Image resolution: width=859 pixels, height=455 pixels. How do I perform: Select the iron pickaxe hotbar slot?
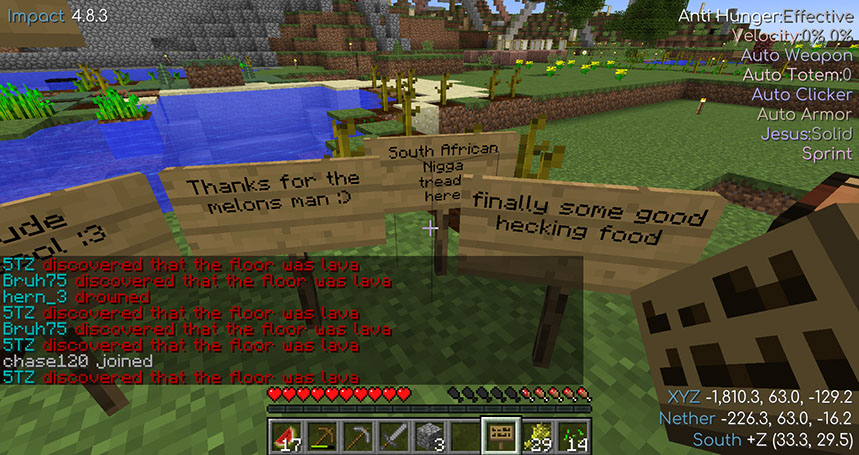[x=358, y=435]
